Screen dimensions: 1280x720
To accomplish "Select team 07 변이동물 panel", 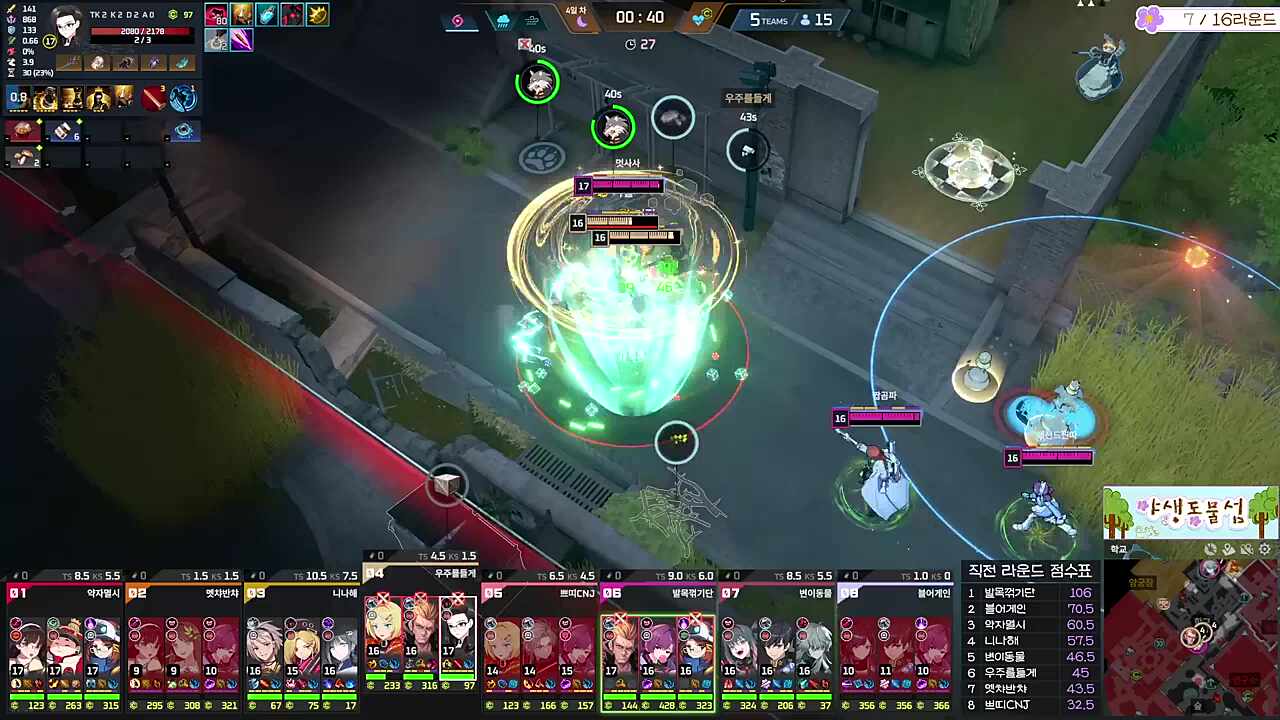I will (x=778, y=640).
